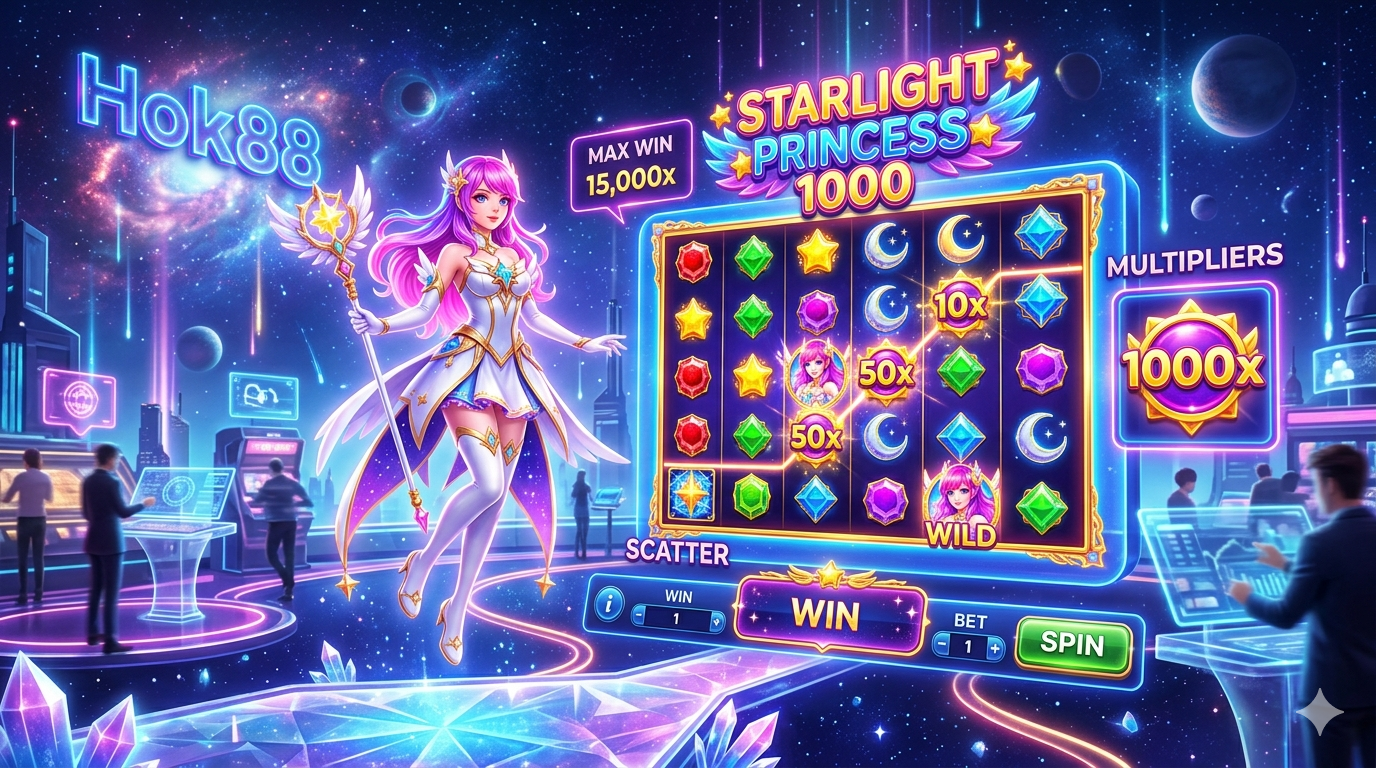The image size is (1376, 768).
Task: Hit the green SPIN button
Action: coord(1073,644)
